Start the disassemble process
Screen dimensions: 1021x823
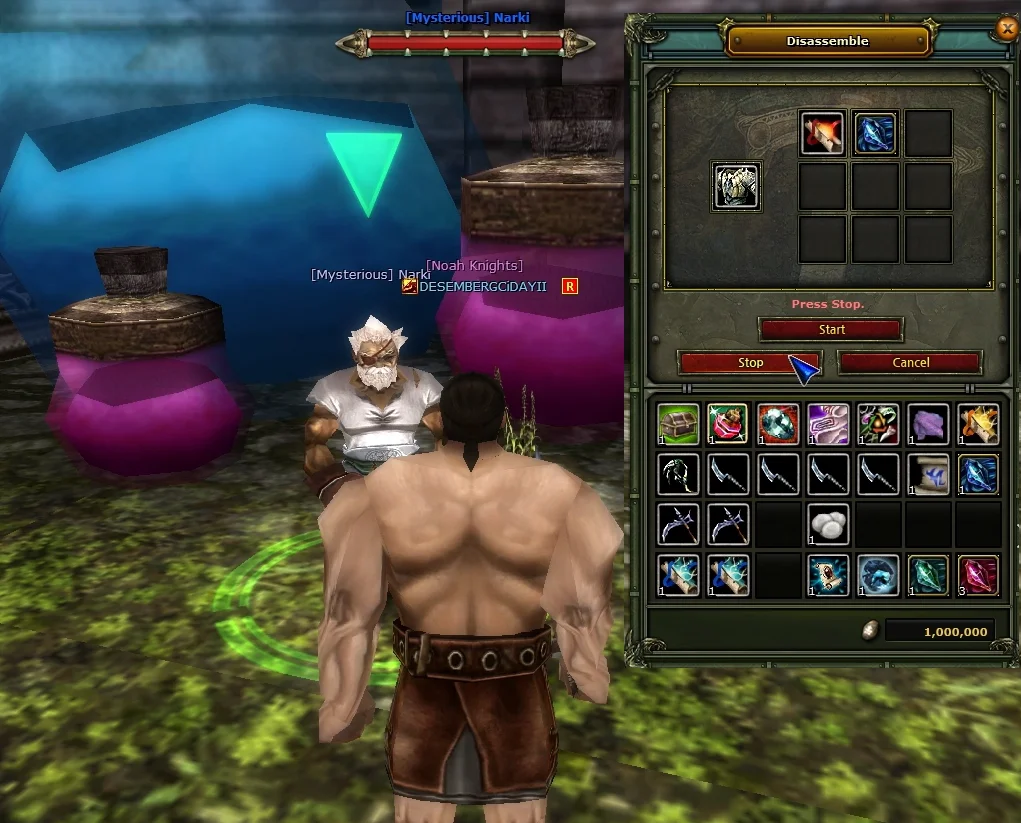point(831,329)
